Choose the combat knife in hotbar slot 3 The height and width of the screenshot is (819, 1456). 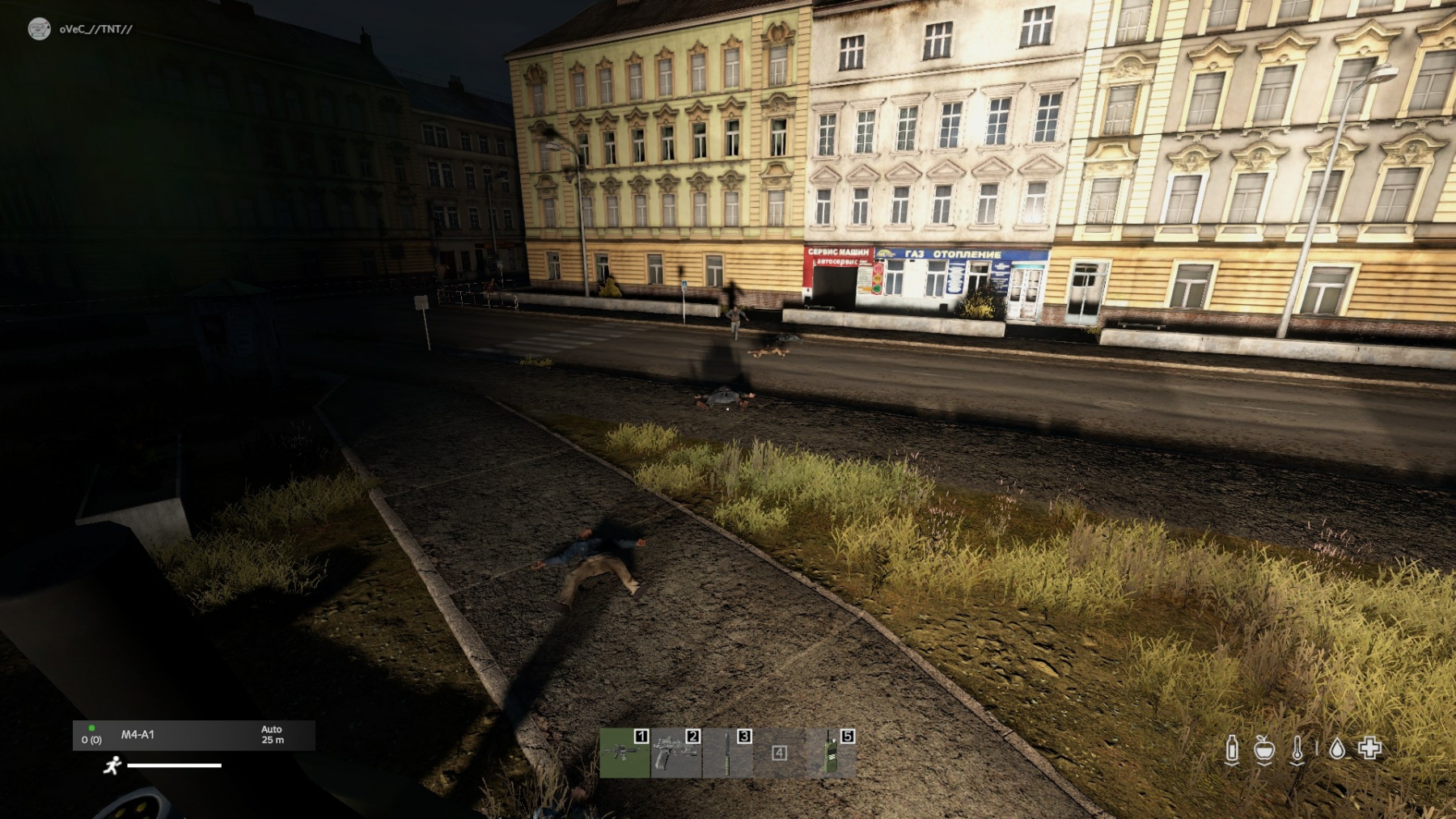pos(728,753)
